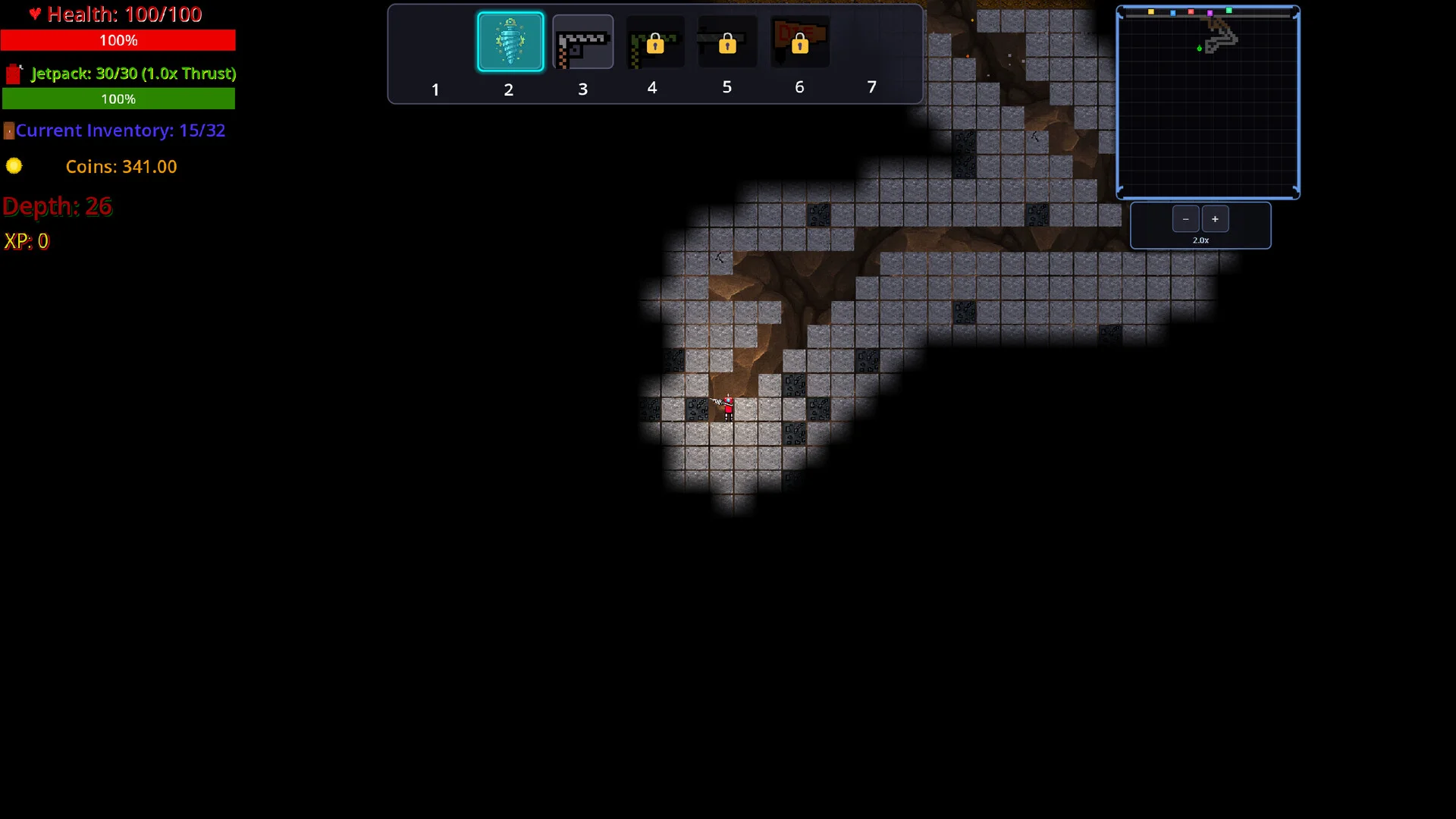Select the locked dark rifle in slot 5
The image size is (1456, 819).
[x=726, y=42]
